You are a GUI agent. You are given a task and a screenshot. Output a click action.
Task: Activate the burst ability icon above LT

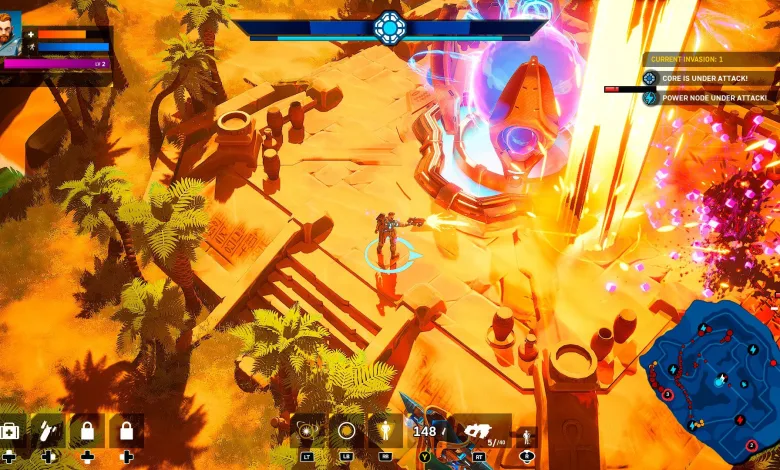(307, 431)
